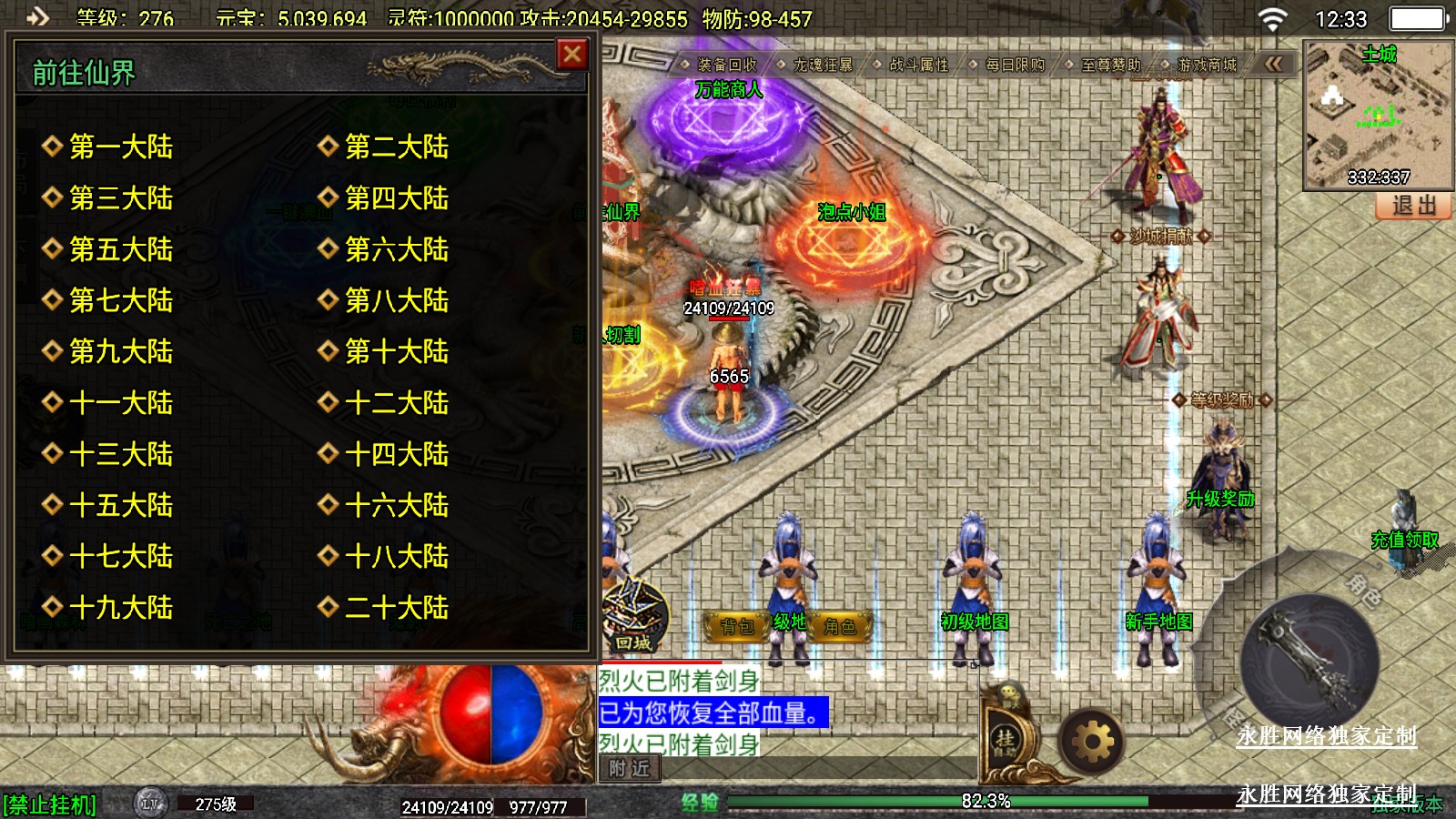Click the 退出 exit button
Viewport: 1456px width, 819px height.
tap(1413, 206)
